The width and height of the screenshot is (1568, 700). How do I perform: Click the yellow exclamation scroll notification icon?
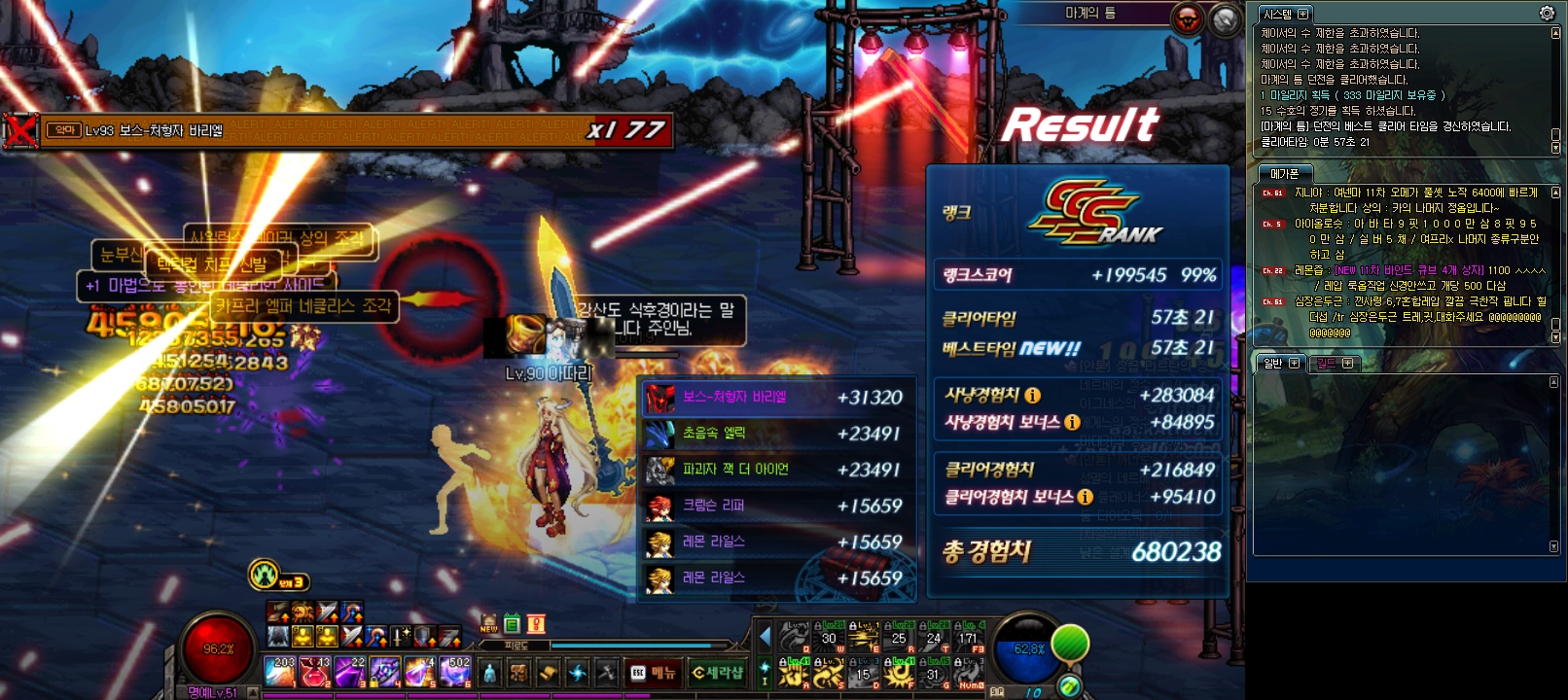point(535,624)
